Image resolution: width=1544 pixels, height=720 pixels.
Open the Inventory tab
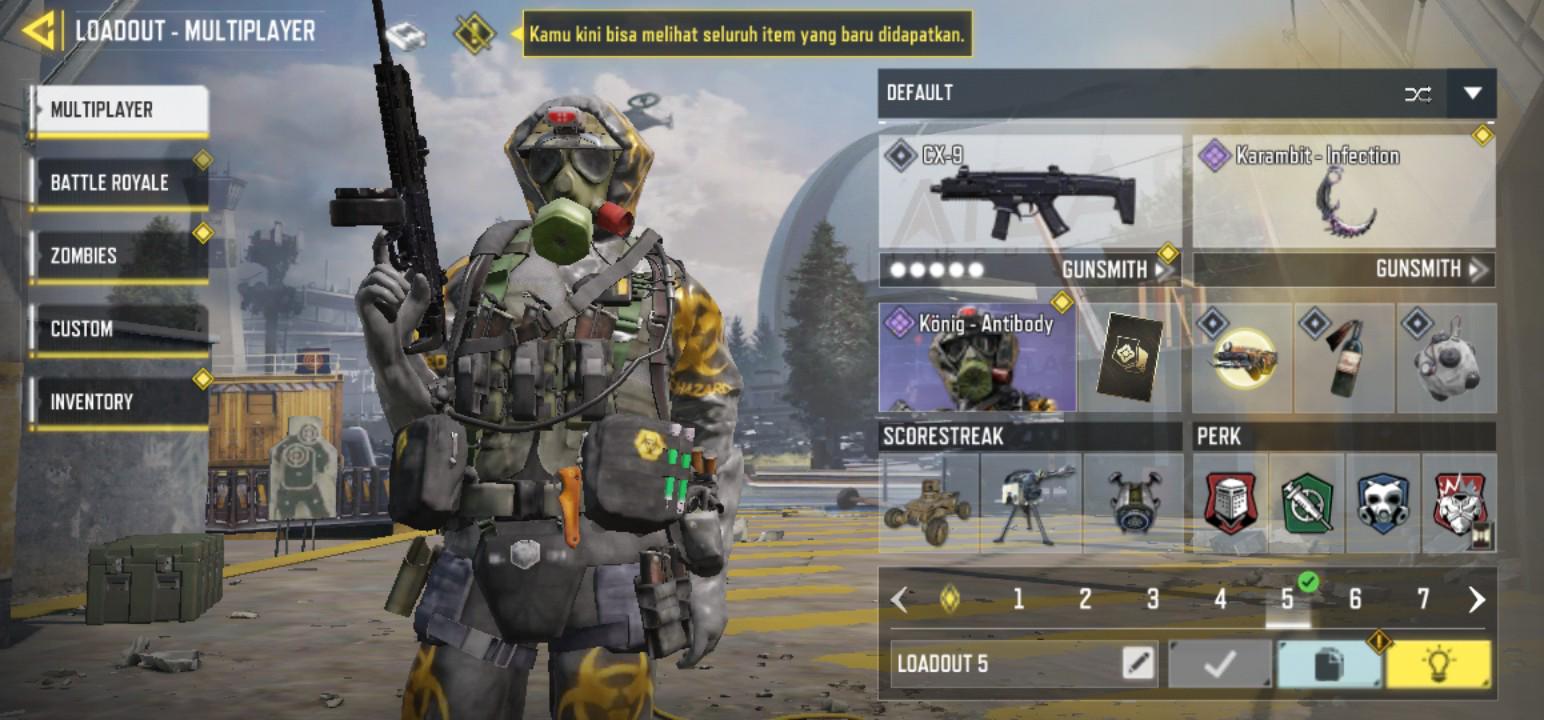tap(118, 402)
